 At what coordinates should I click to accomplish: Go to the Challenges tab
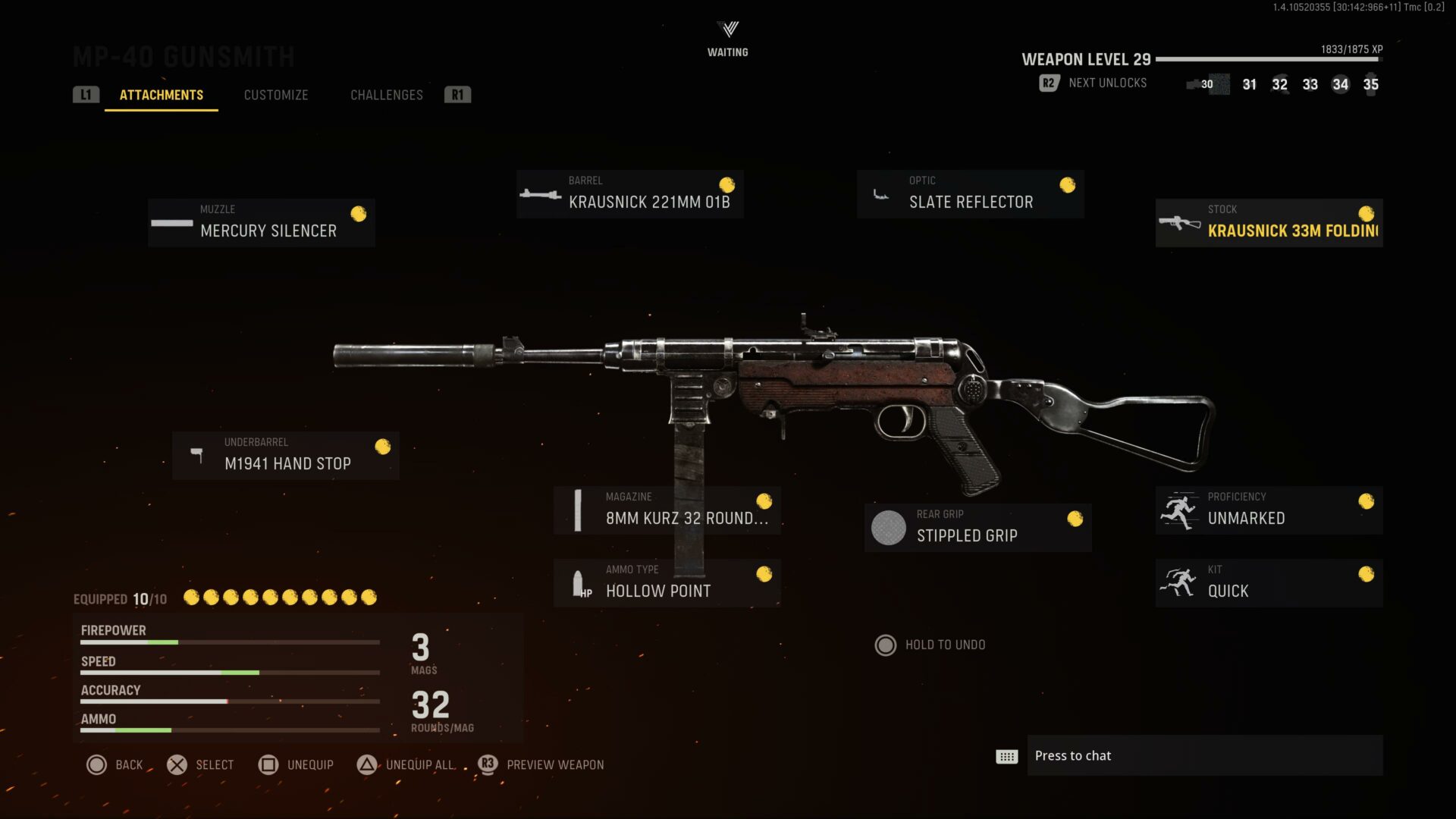click(x=386, y=95)
